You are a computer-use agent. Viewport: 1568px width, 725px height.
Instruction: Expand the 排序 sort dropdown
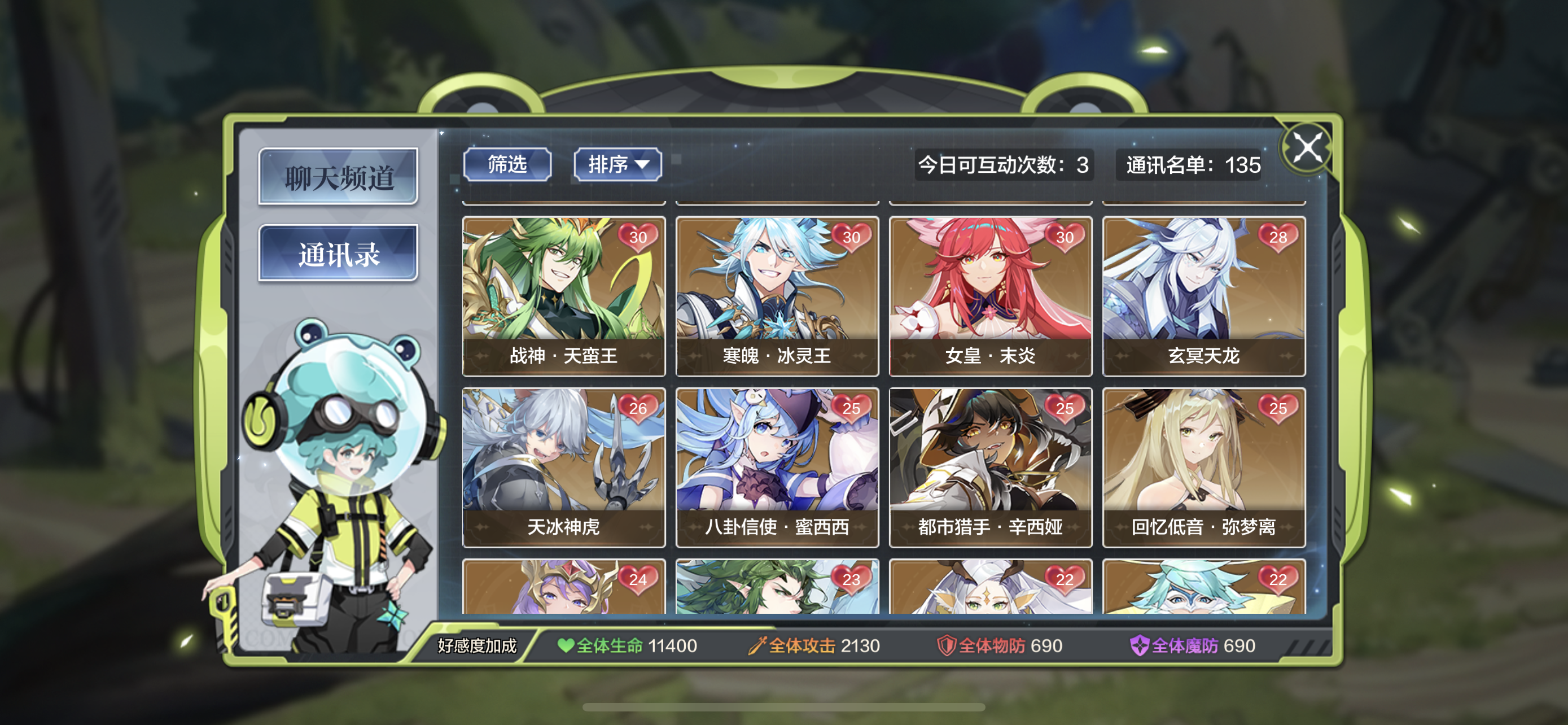pyautogui.click(x=617, y=164)
